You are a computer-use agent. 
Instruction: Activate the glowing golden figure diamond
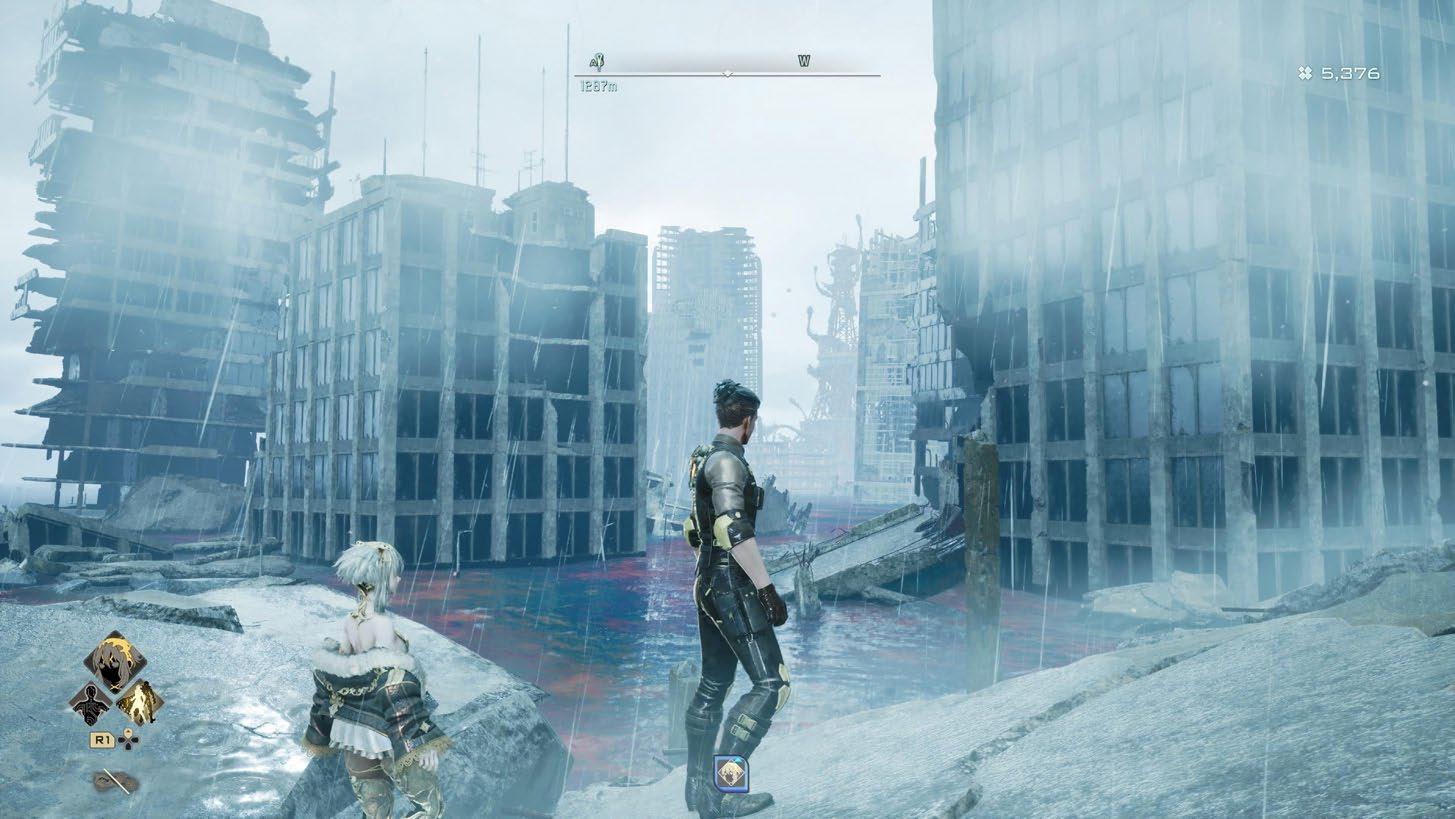(x=140, y=703)
